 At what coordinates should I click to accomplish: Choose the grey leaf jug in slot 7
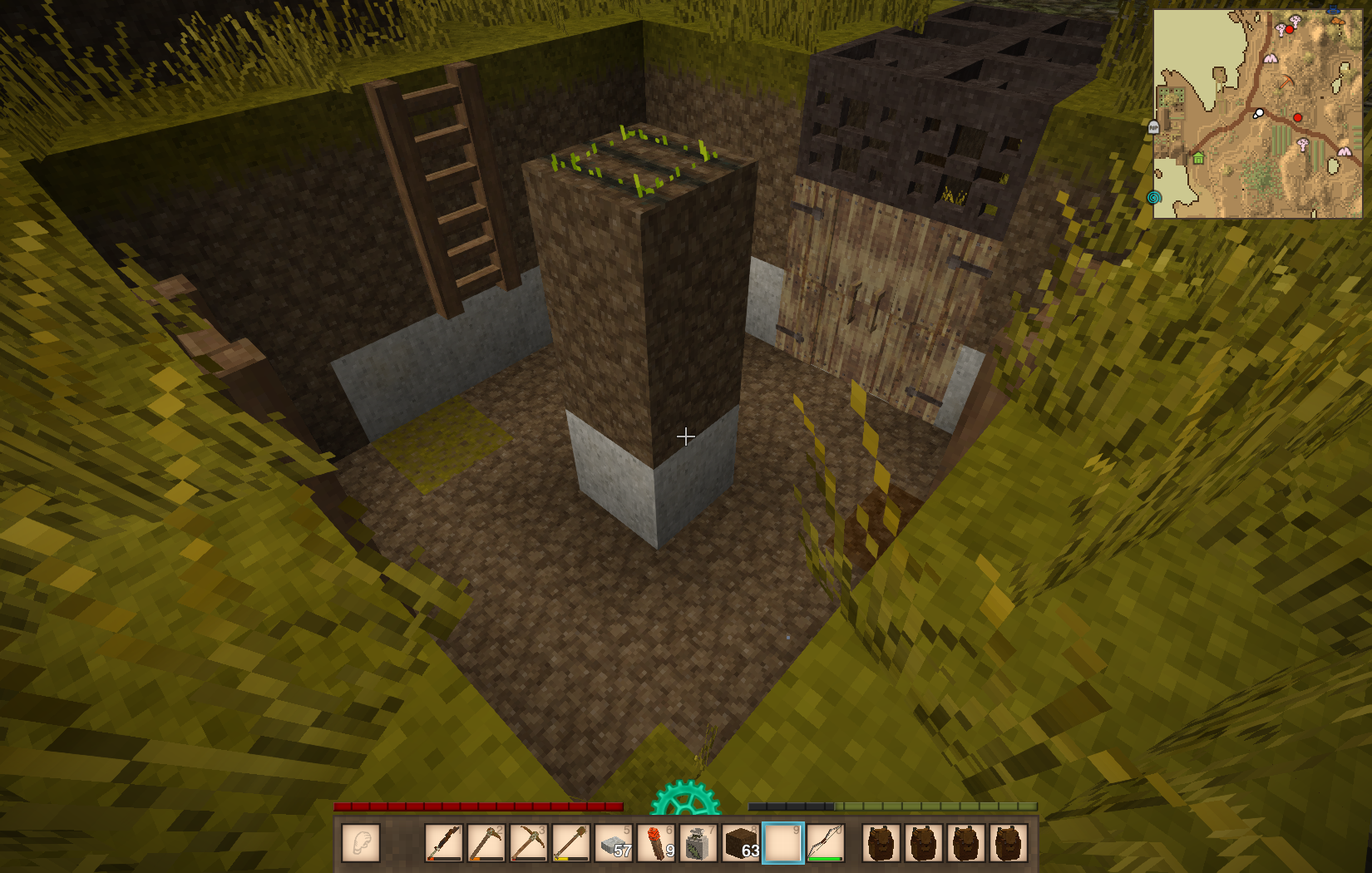(698, 843)
